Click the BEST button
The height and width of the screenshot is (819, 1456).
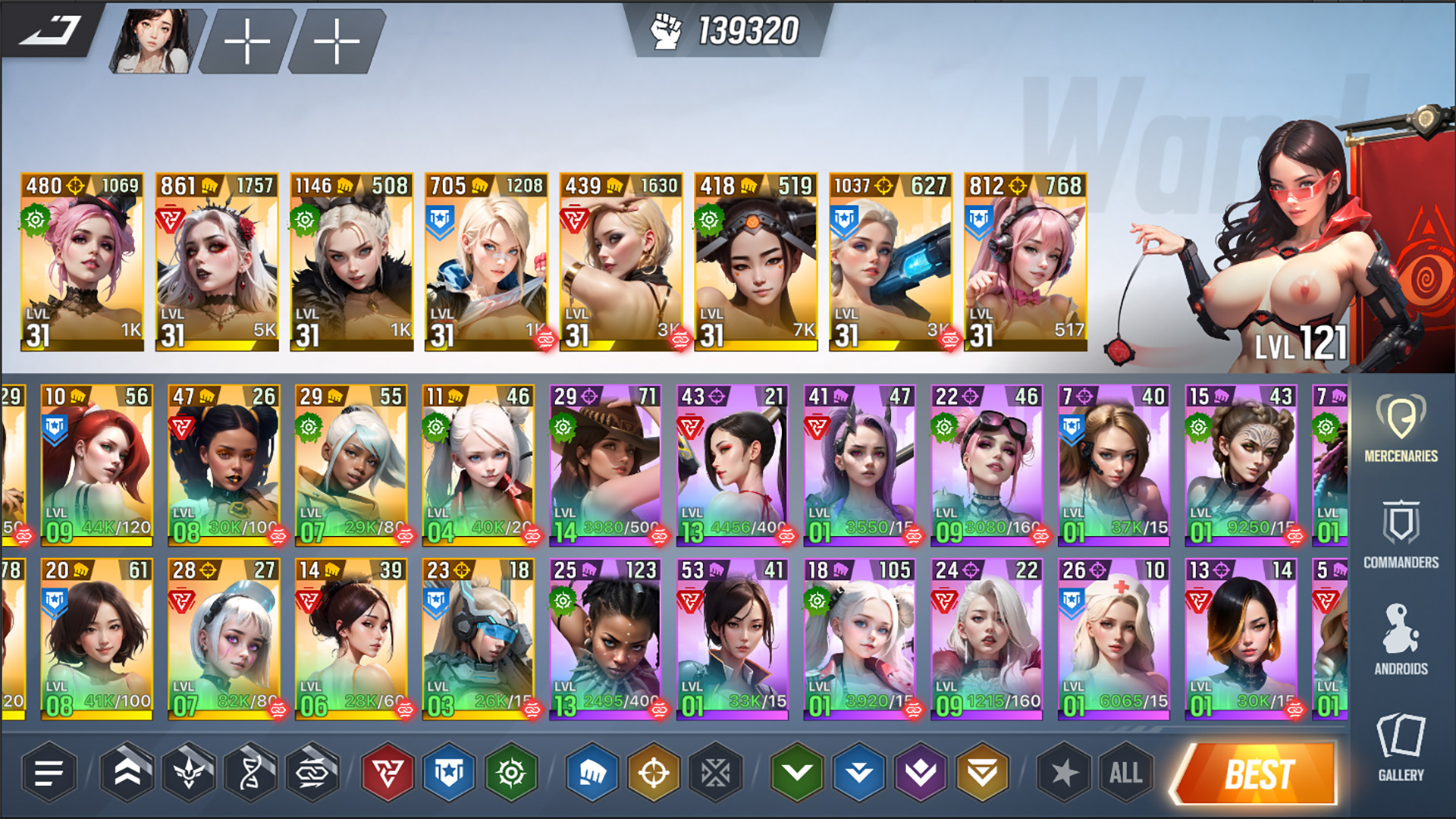tap(1255, 773)
